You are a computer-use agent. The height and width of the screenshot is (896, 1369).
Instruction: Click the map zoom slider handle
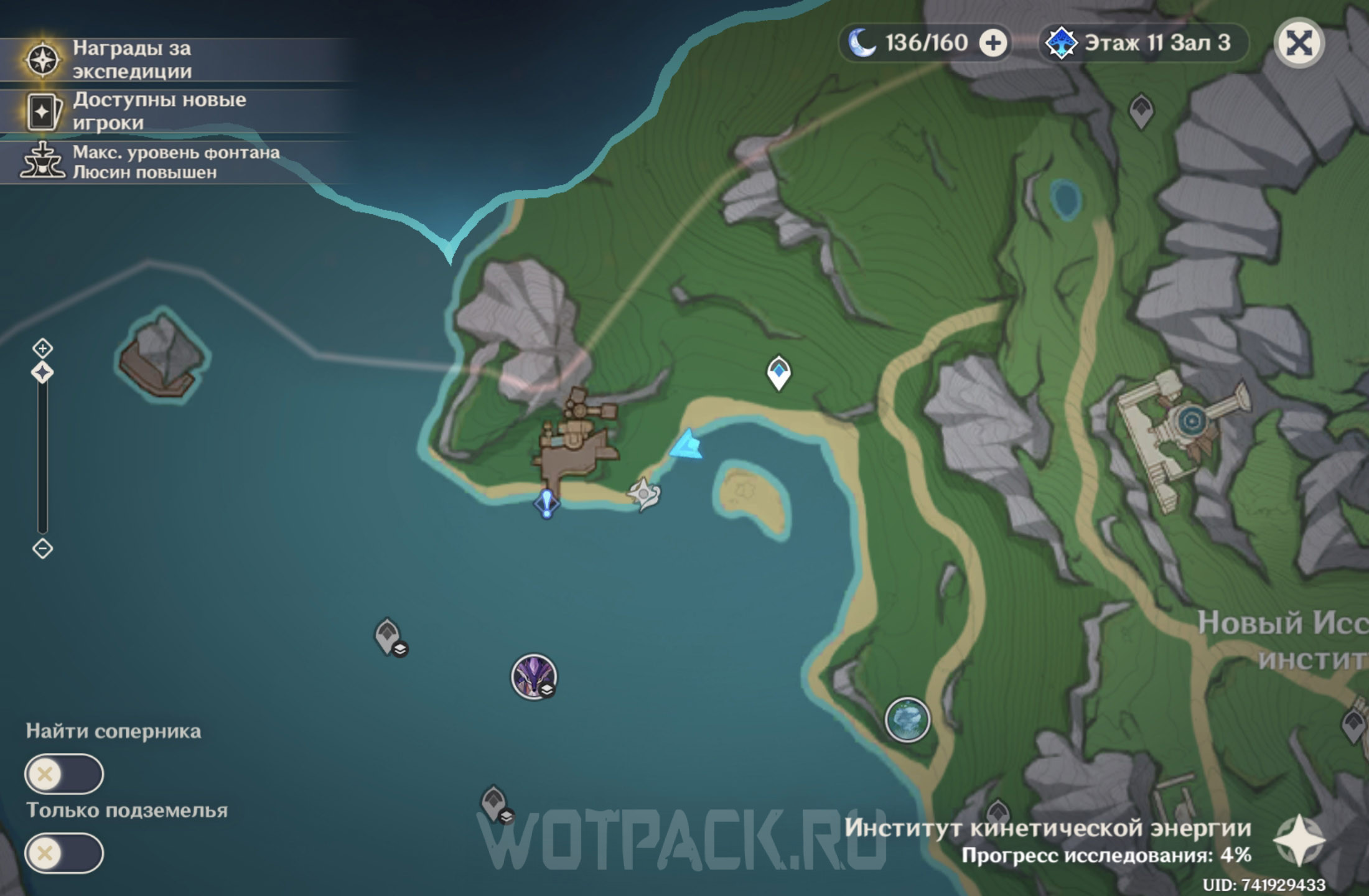pyautogui.click(x=42, y=373)
